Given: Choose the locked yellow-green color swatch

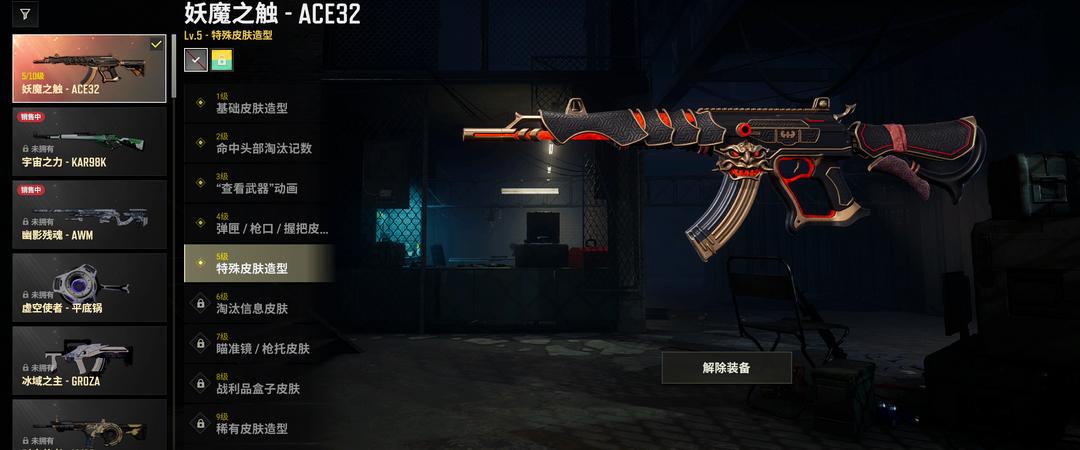Looking at the screenshot, I should tap(221, 60).
